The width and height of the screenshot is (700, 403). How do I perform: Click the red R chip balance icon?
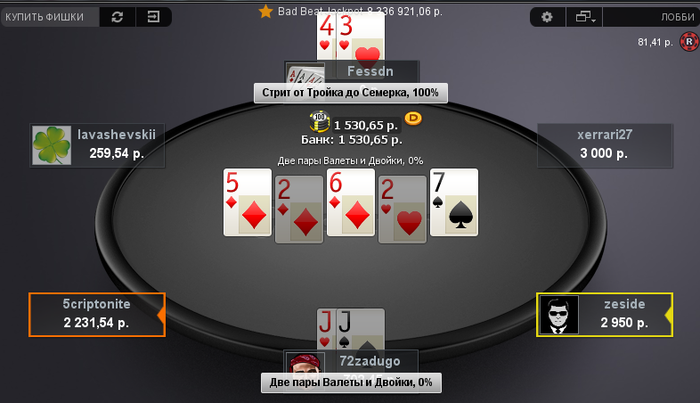pos(688,42)
